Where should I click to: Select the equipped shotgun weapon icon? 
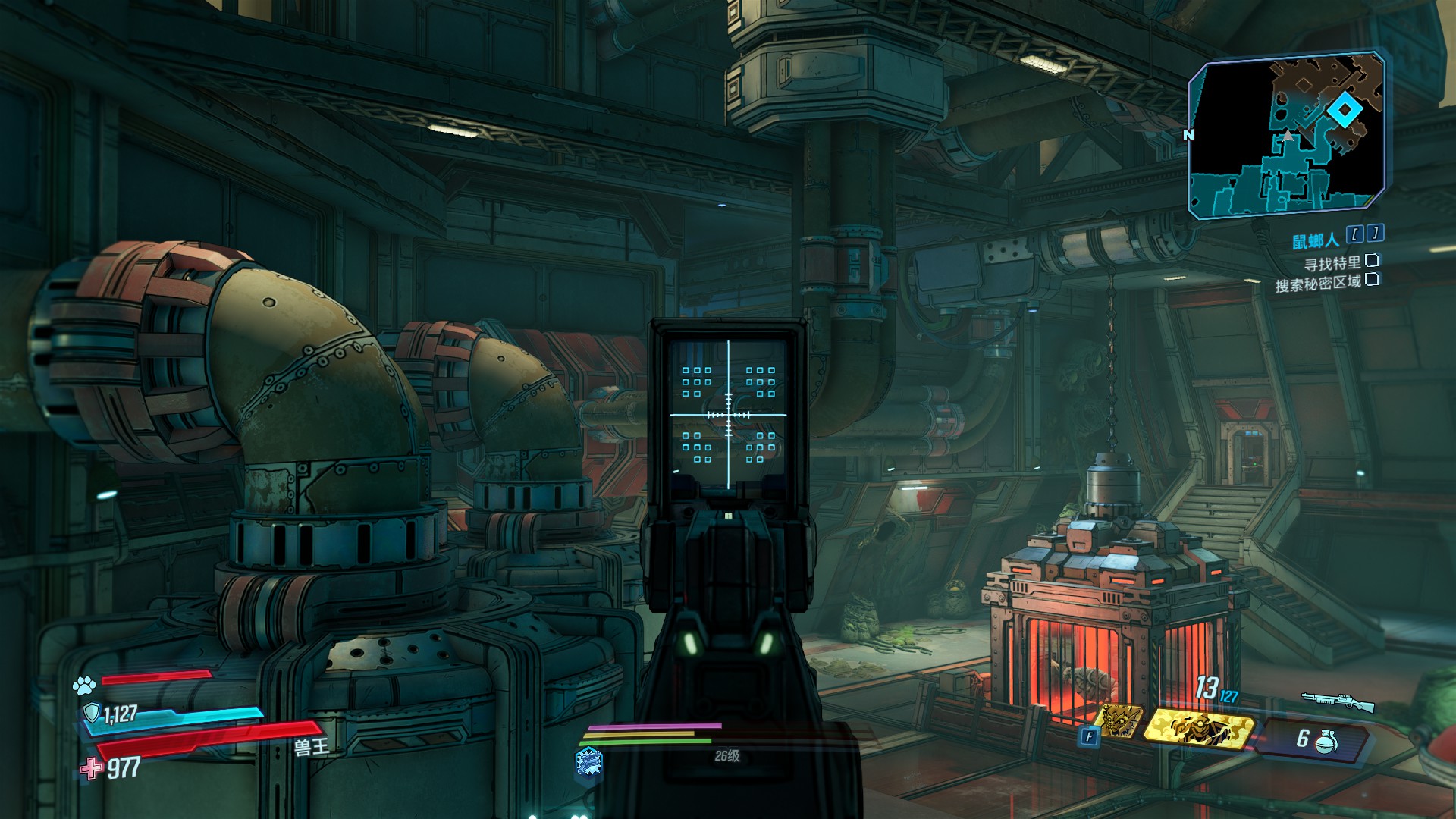(1338, 701)
